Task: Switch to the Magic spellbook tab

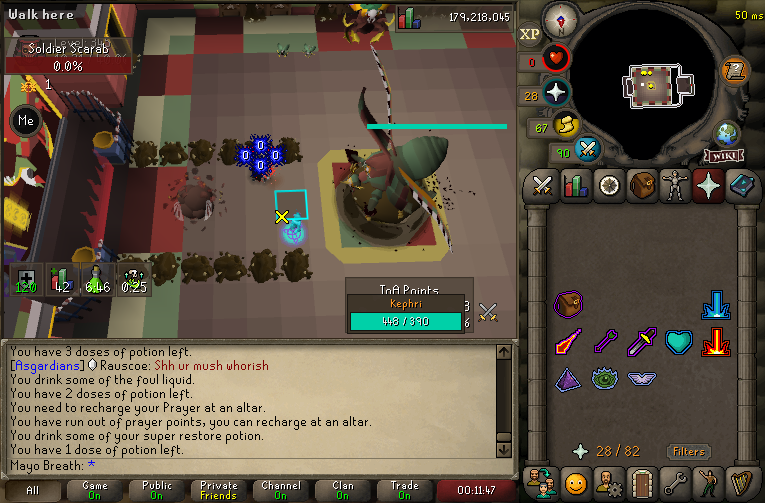Action: 741,187
